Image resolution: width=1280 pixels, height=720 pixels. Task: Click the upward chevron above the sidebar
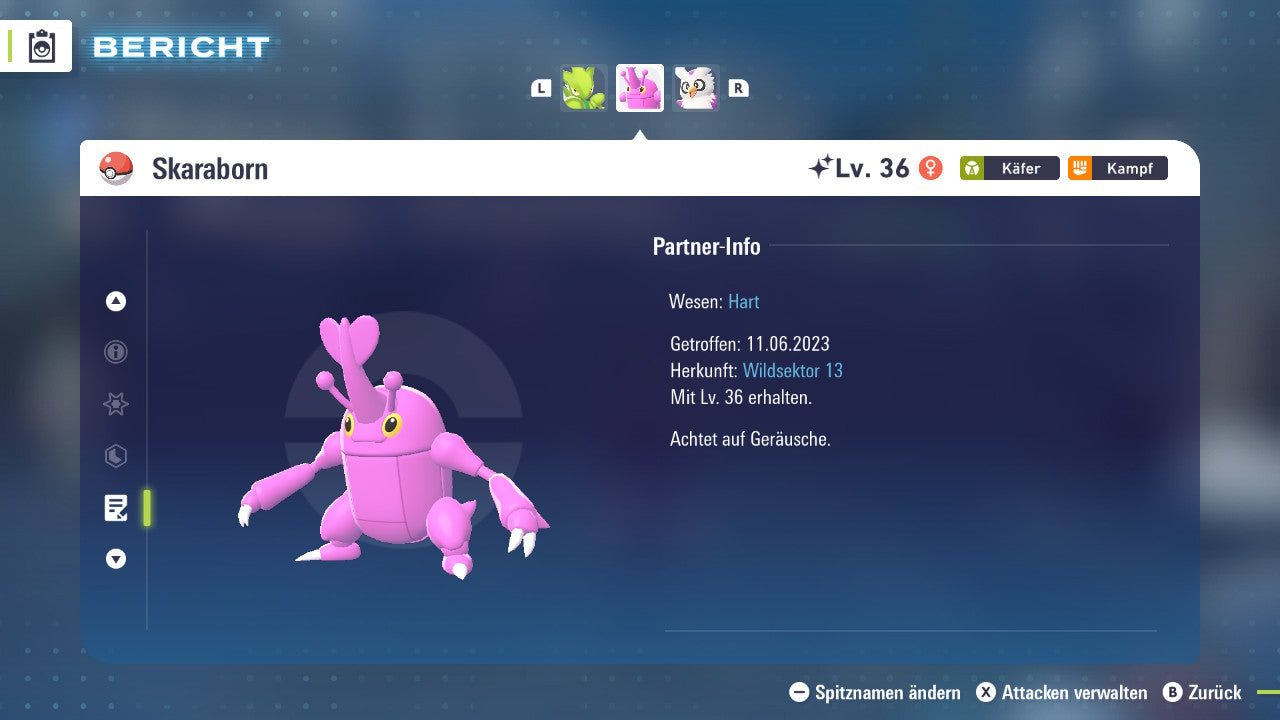(x=115, y=300)
